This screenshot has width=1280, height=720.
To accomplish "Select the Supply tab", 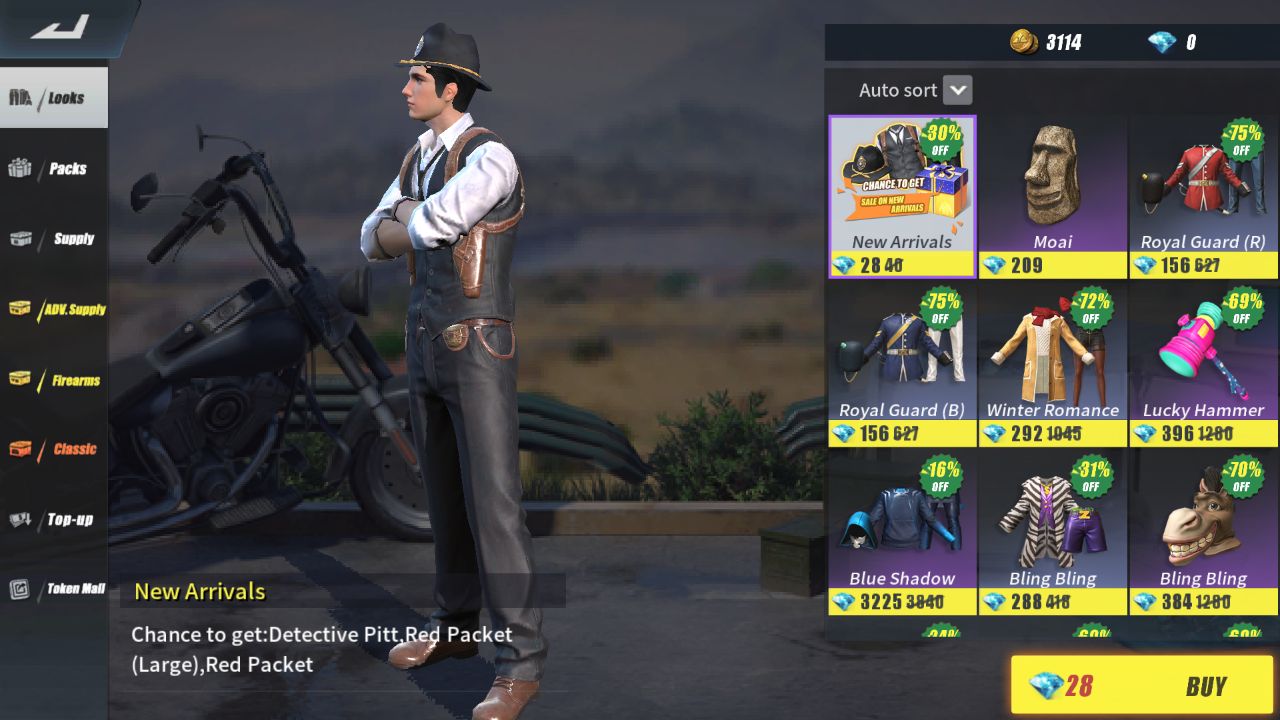I will click(54, 239).
